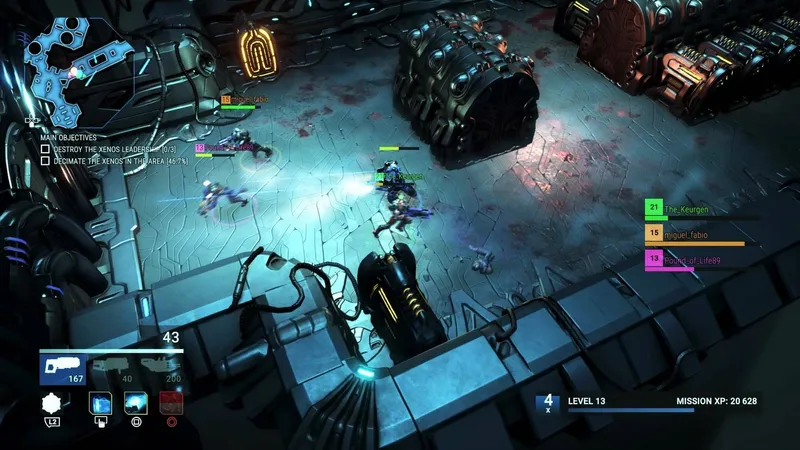This screenshot has height=450, width=800.
Task: Activate the blue crate ability icon
Action: point(101,404)
